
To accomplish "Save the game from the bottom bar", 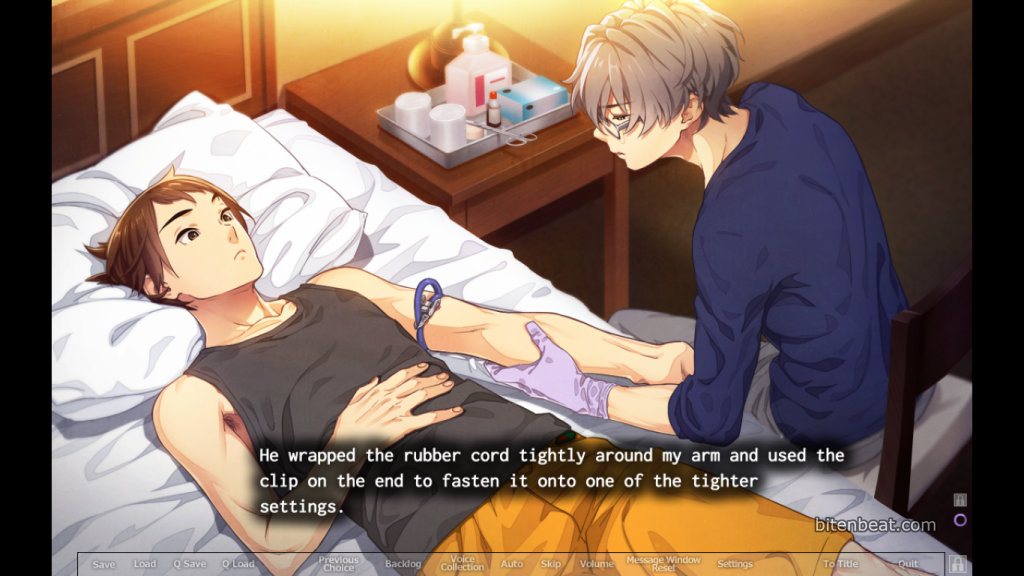I will [x=104, y=564].
